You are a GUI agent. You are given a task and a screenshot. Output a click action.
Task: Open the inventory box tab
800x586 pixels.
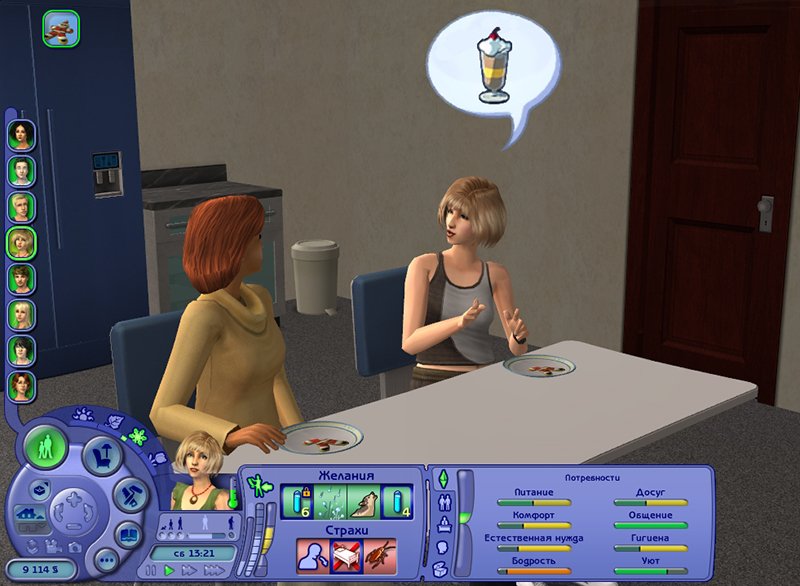coord(442,570)
